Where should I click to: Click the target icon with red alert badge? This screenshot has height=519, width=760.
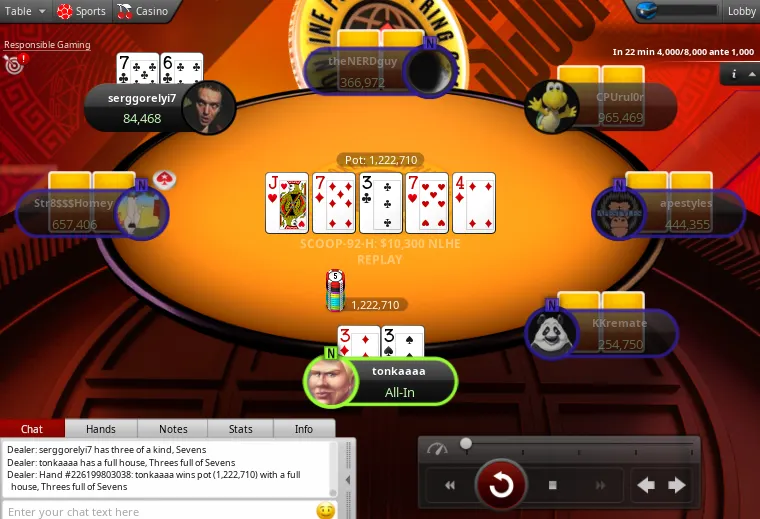click(x=14, y=65)
